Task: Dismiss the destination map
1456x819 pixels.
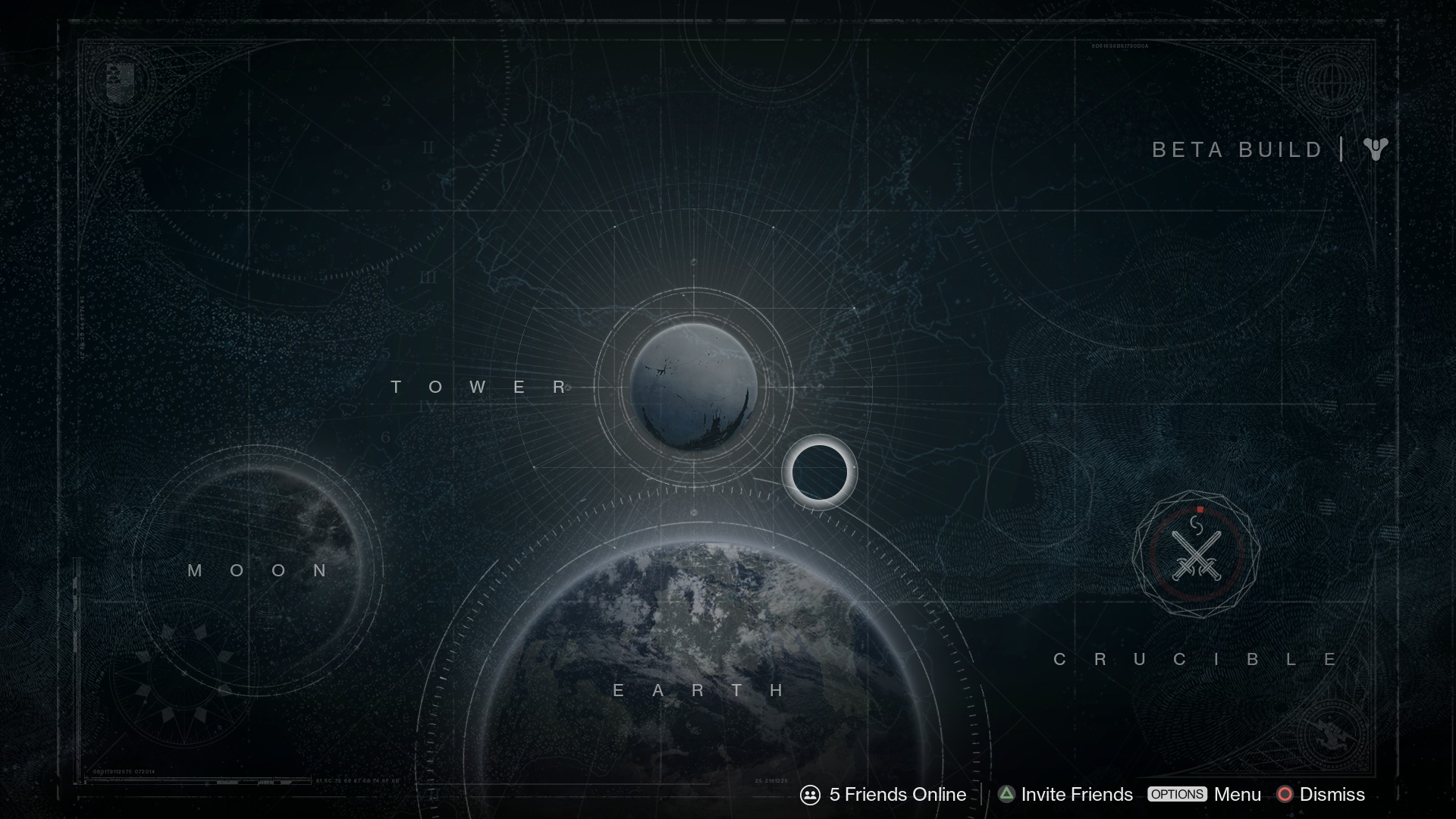Action: pos(1321,794)
